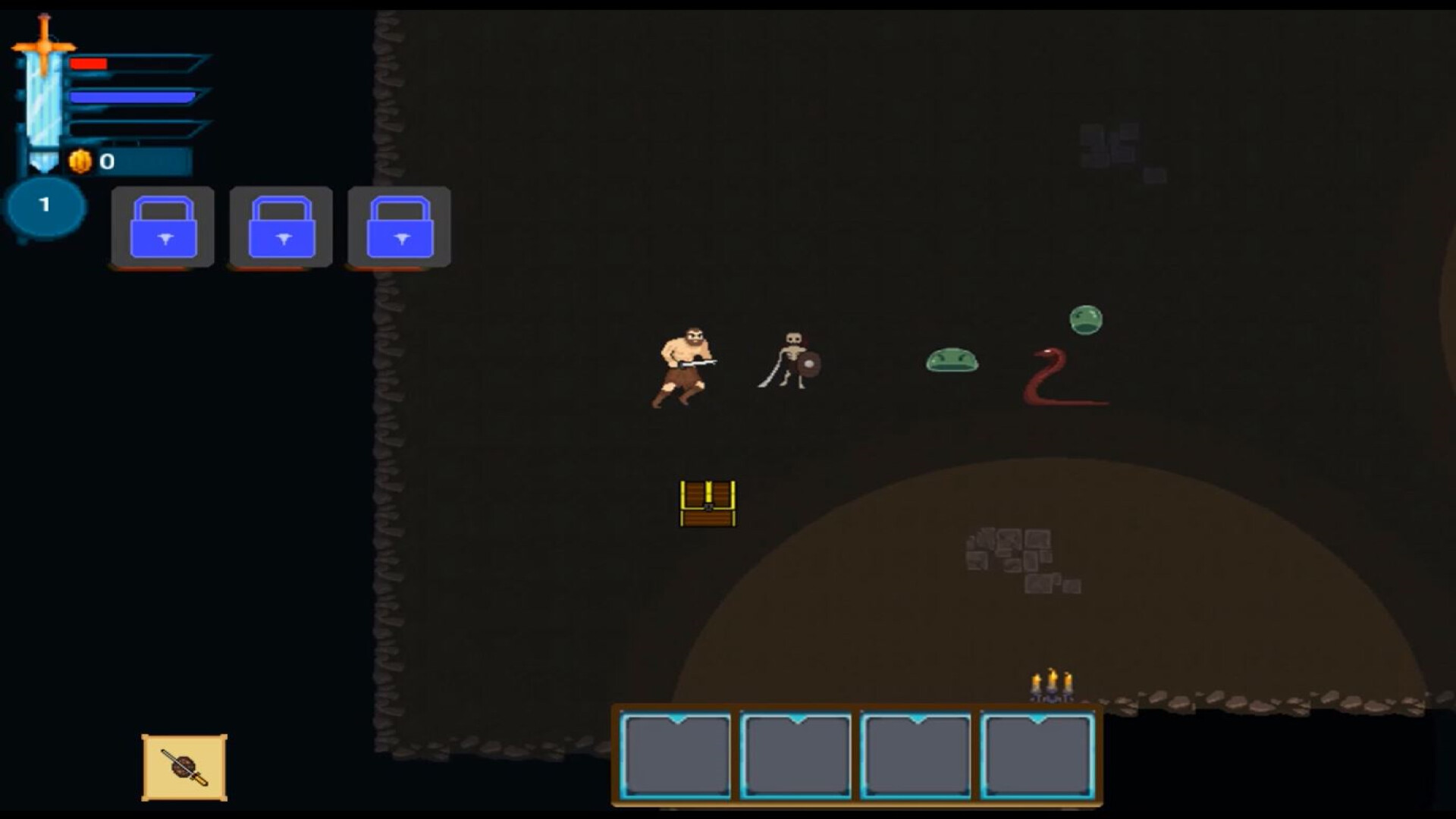Click the first locked skill slot
This screenshot has height=819, width=1456.
point(162,227)
